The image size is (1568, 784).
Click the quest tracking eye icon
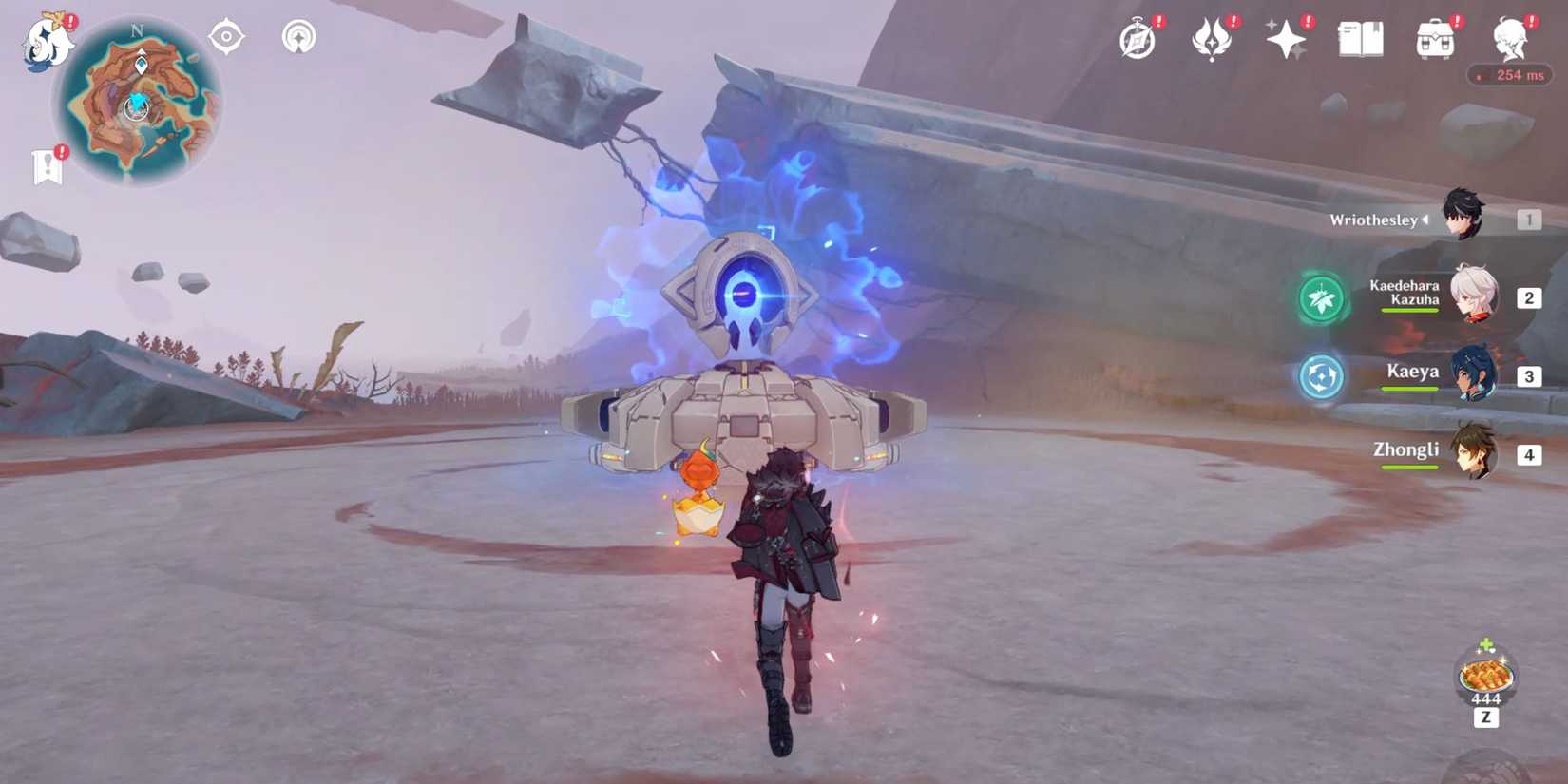tap(225, 38)
